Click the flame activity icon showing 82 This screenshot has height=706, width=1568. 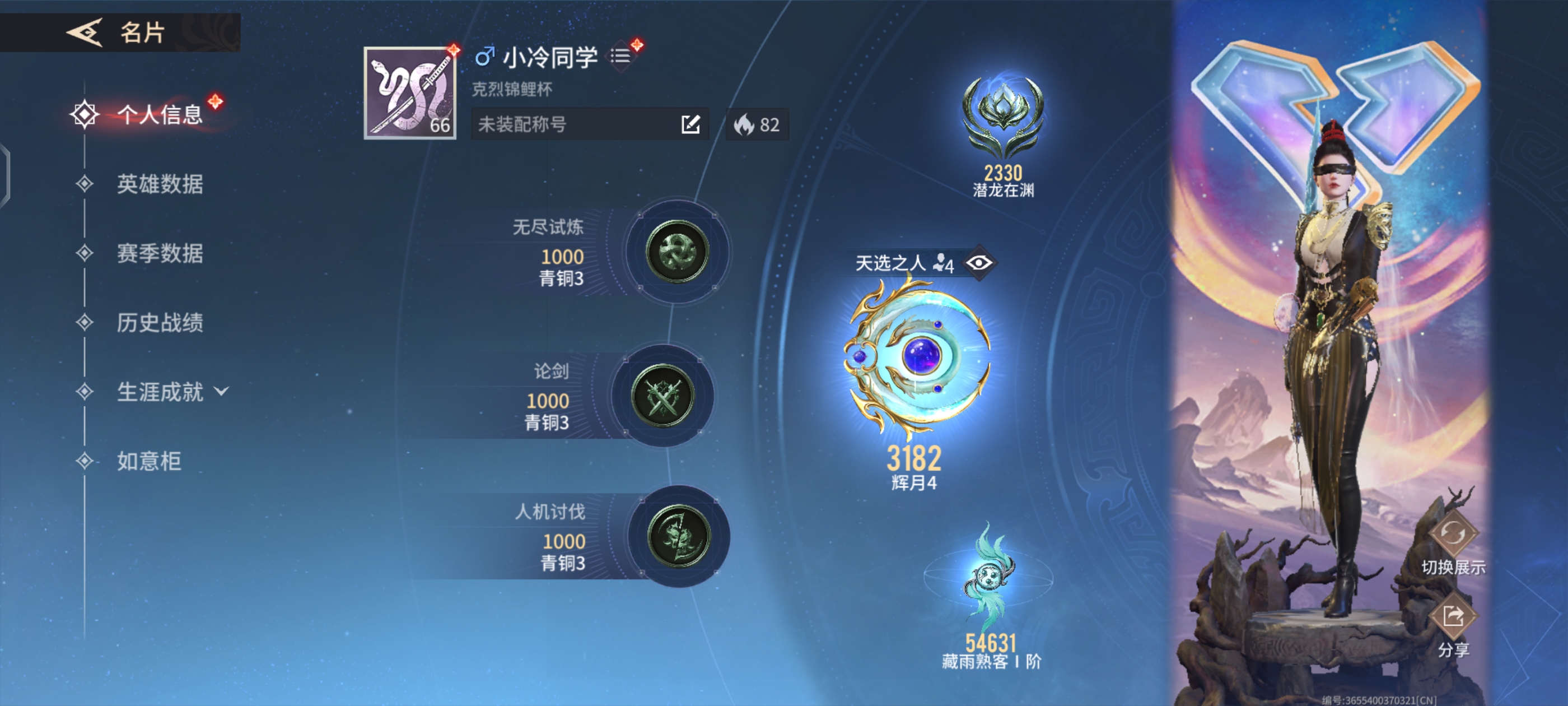(757, 125)
